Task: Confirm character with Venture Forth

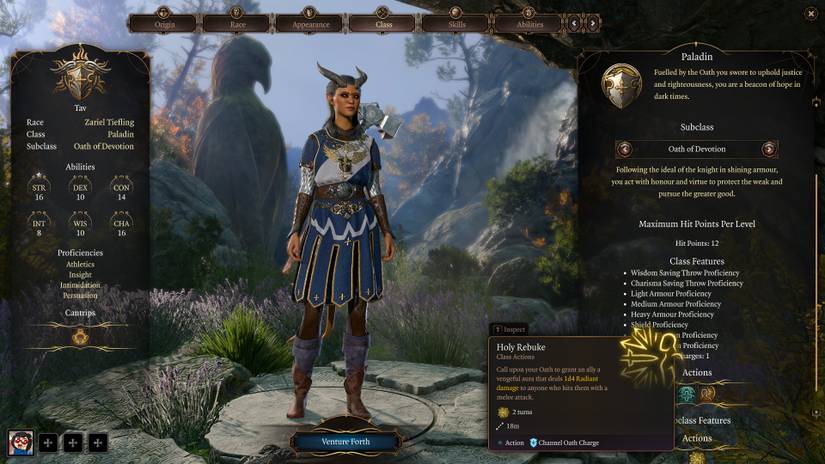Action: click(345, 441)
